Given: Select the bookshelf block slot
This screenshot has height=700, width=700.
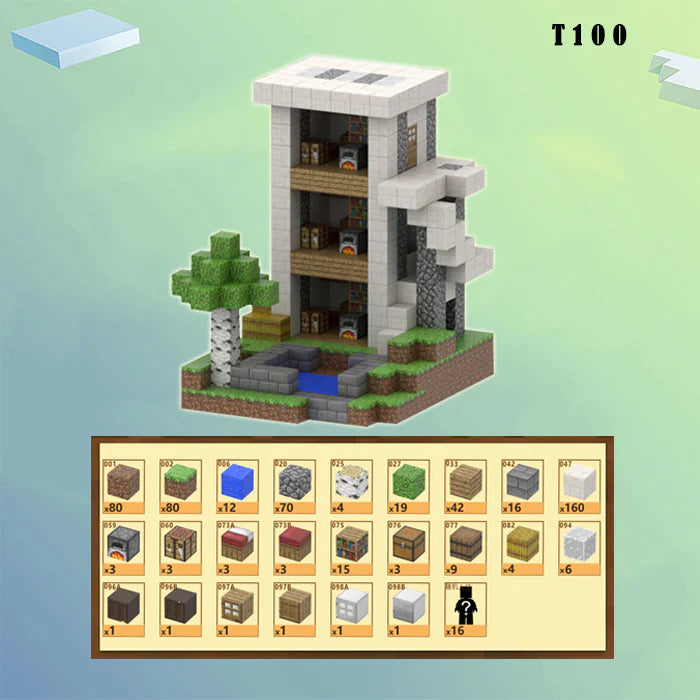Looking at the screenshot, I should [x=350, y=546].
